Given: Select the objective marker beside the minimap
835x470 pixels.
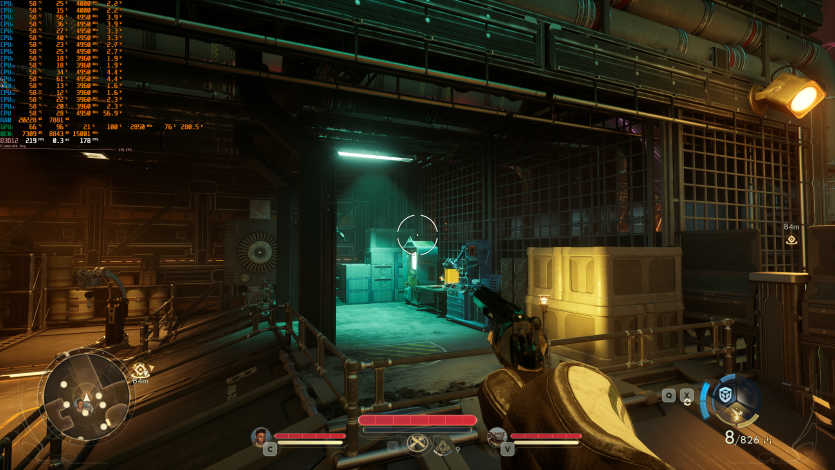Looking at the screenshot, I should [x=139, y=370].
